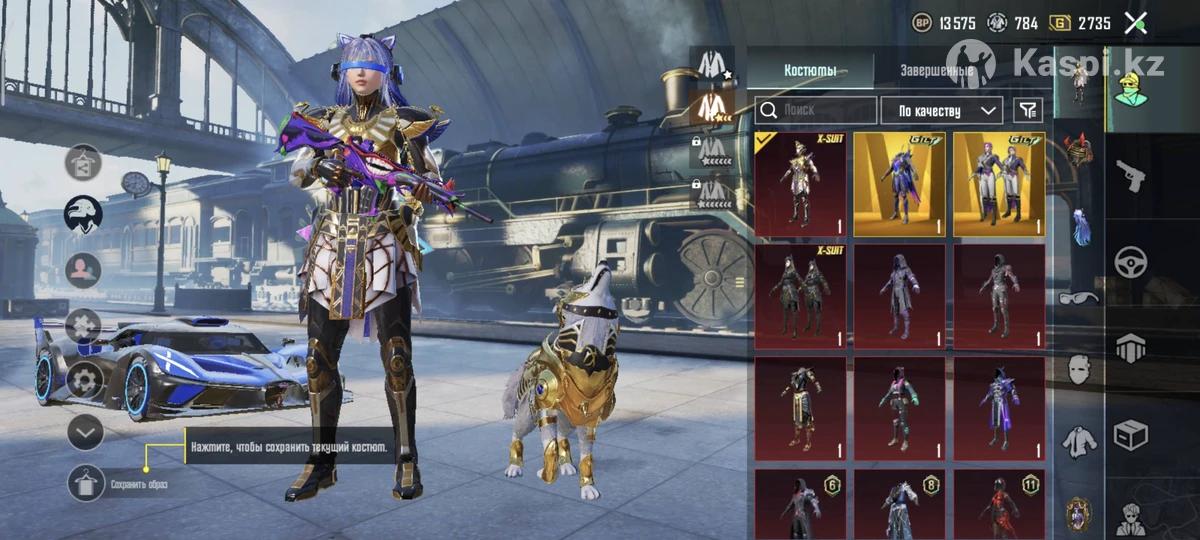Select the equipped golden X-Suit tile
Image resolution: width=1200 pixels, height=540 pixels.
click(x=800, y=184)
